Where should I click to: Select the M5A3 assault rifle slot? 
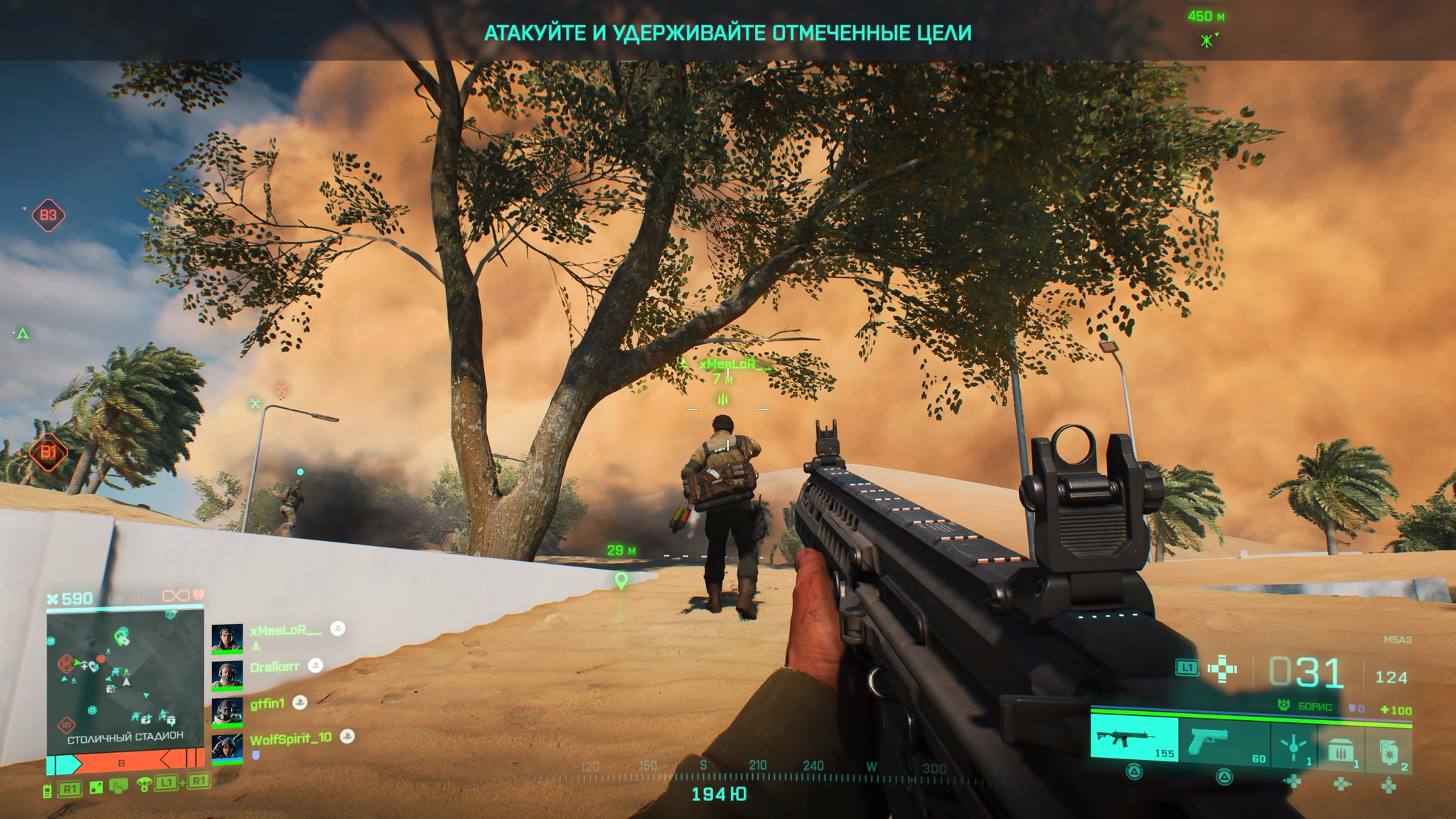[1134, 739]
